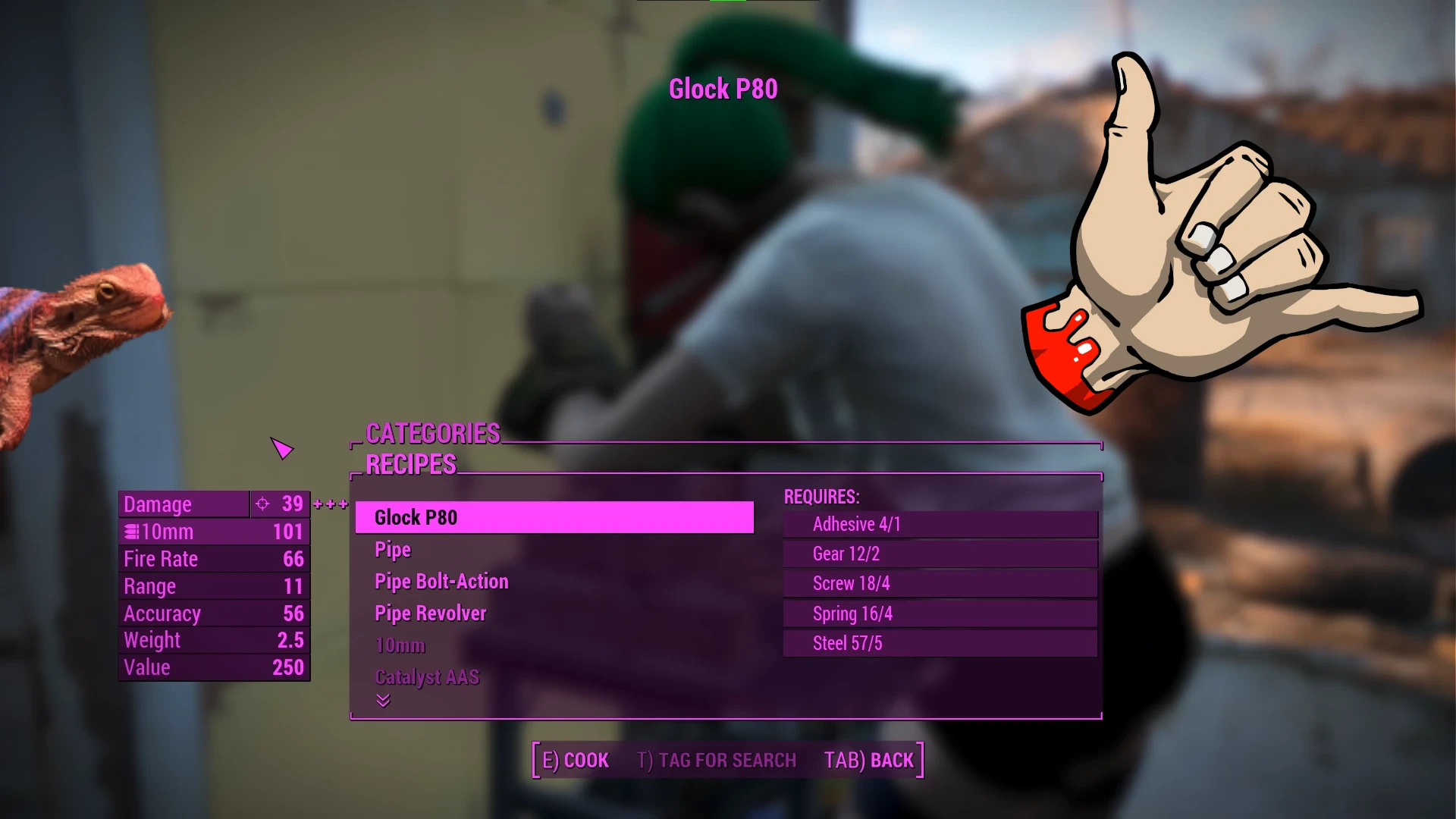Open the 10mm recipe entry
The width and height of the screenshot is (1456, 819).
pyautogui.click(x=400, y=645)
